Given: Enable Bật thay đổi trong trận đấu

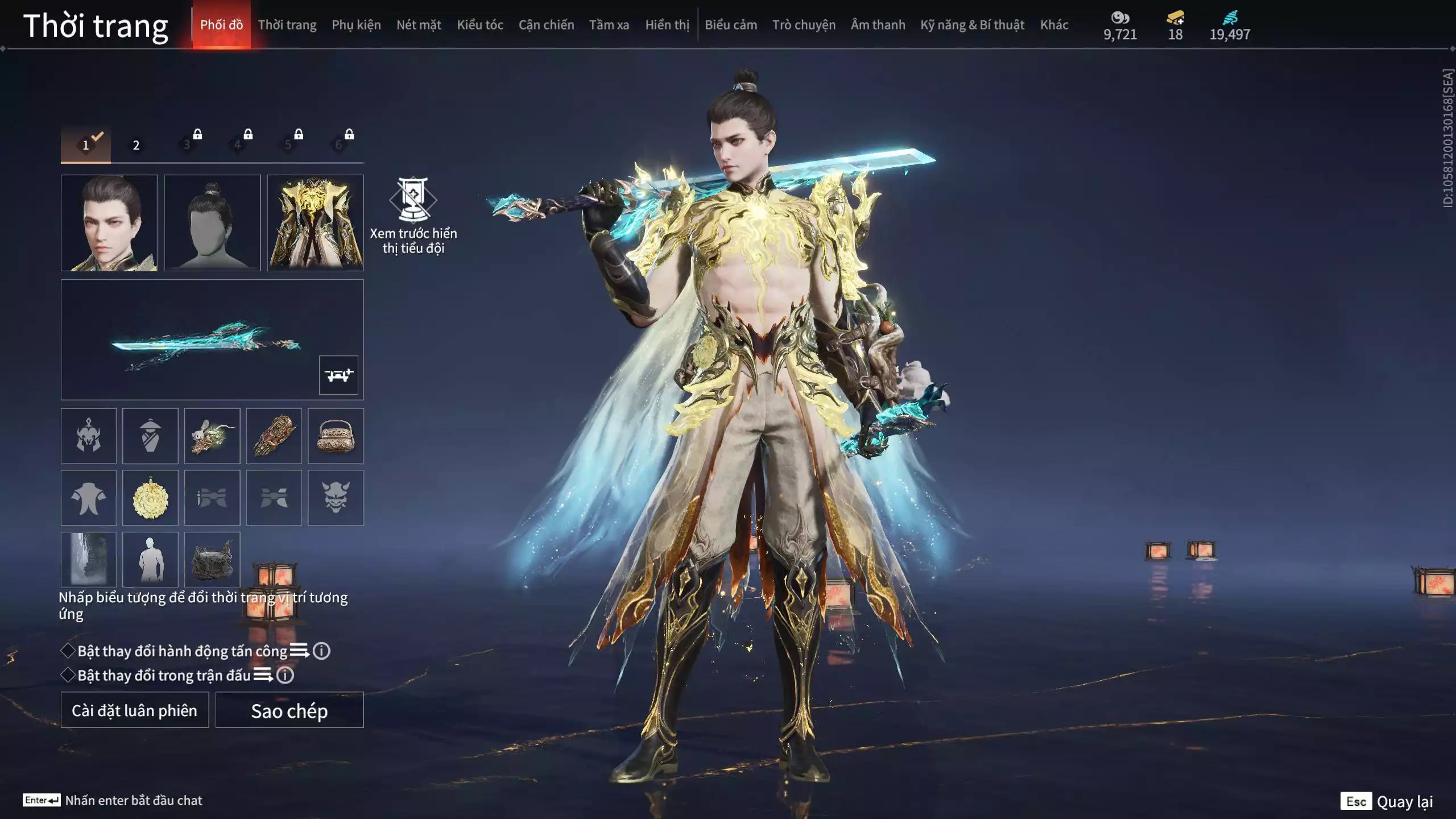Looking at the screenshot, I should (x=68, y=675).
